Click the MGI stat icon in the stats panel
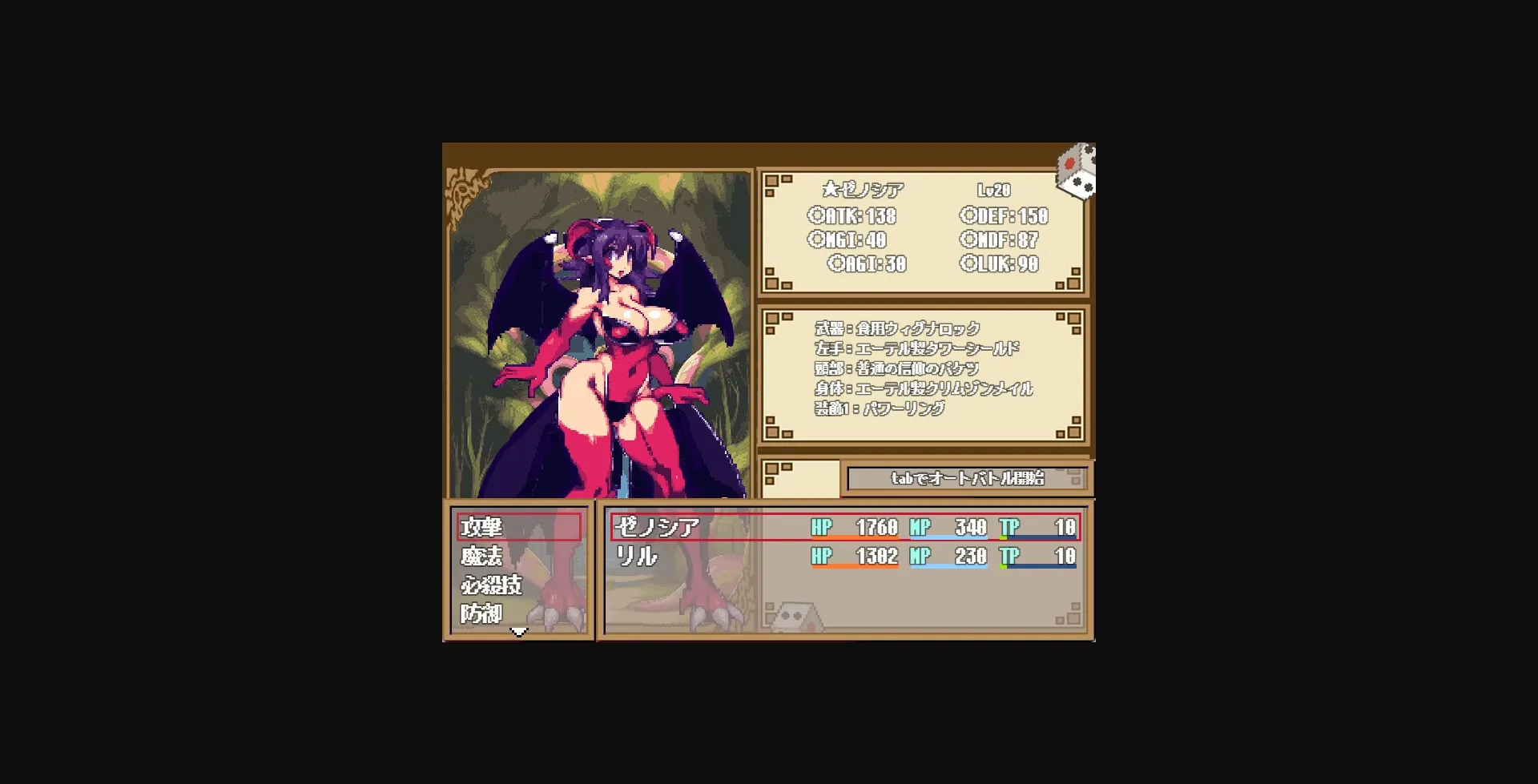The width and height of the screenshot is (1538, 784). coord(815,239)
